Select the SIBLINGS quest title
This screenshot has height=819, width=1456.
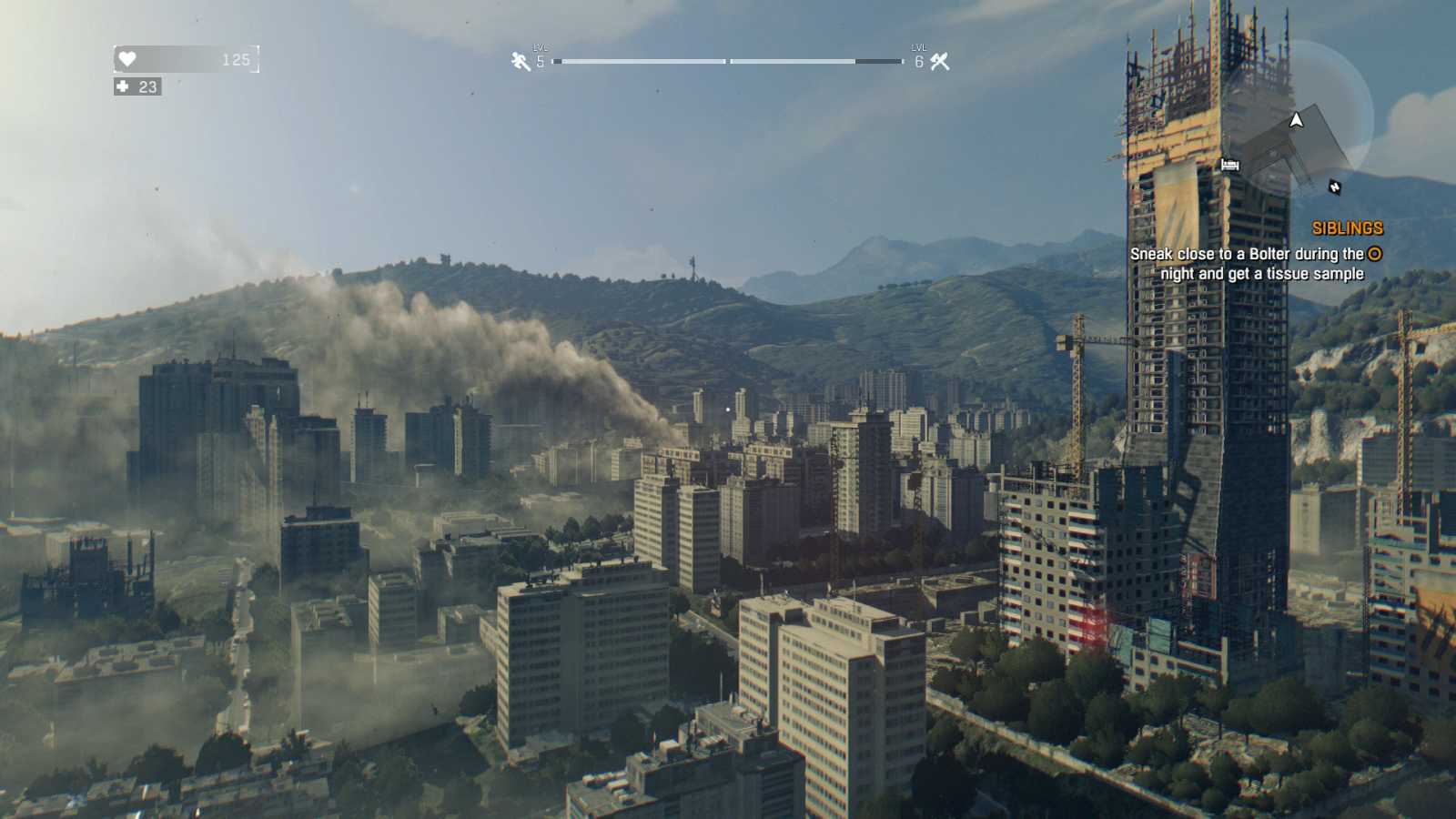click(x=1348, y=227)
